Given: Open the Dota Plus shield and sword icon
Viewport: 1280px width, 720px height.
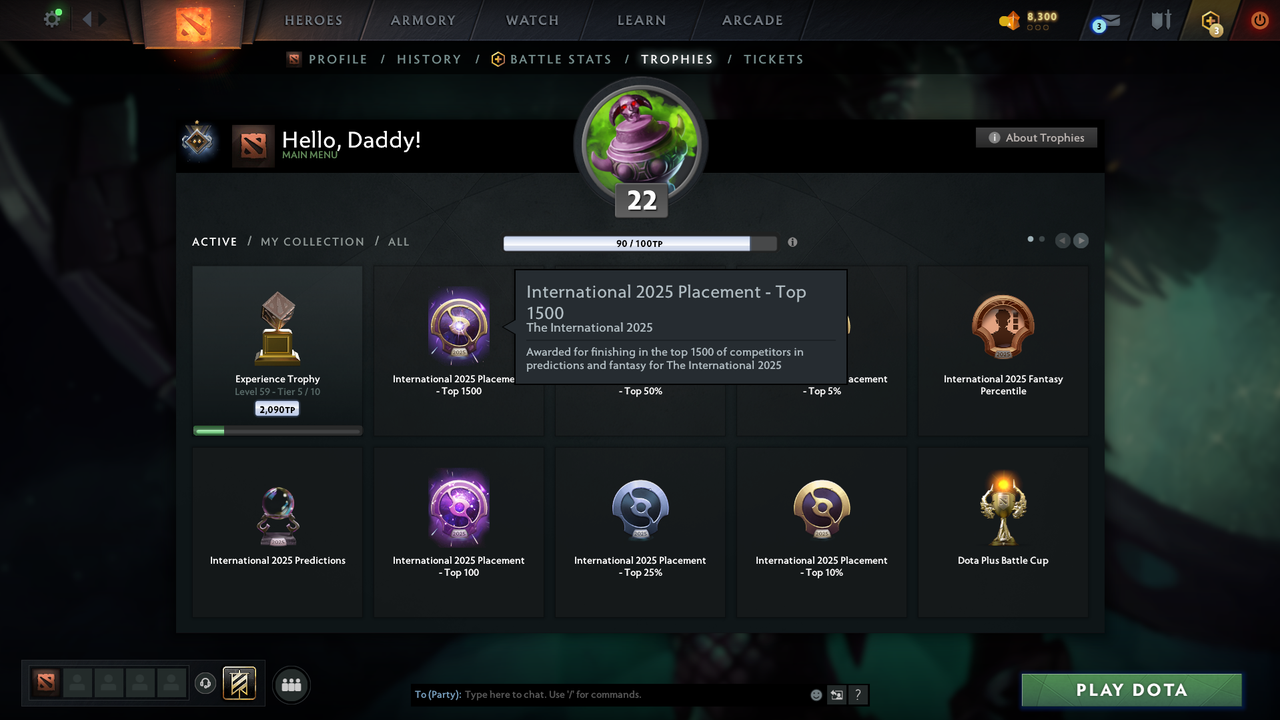Looking at the screenshot, I should pos(1160,20).
